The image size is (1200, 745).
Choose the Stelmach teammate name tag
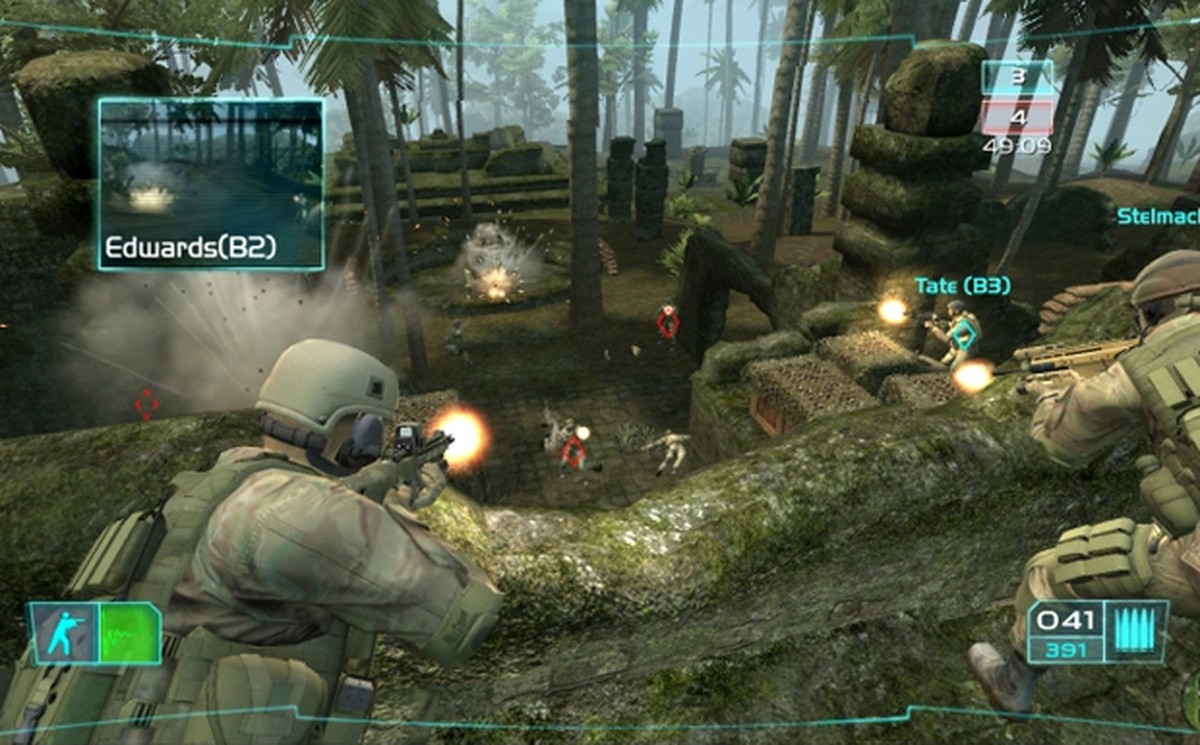click(1157, 216)
